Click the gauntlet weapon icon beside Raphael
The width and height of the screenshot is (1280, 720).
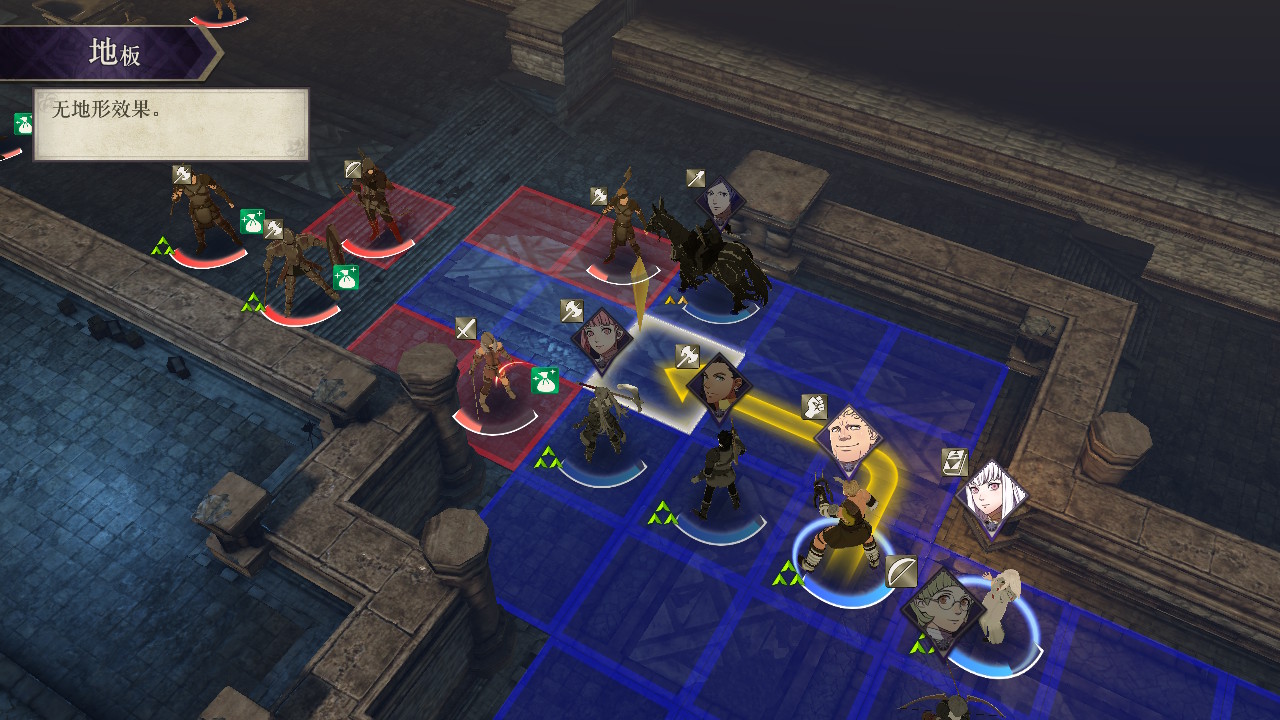pos(814,406)
